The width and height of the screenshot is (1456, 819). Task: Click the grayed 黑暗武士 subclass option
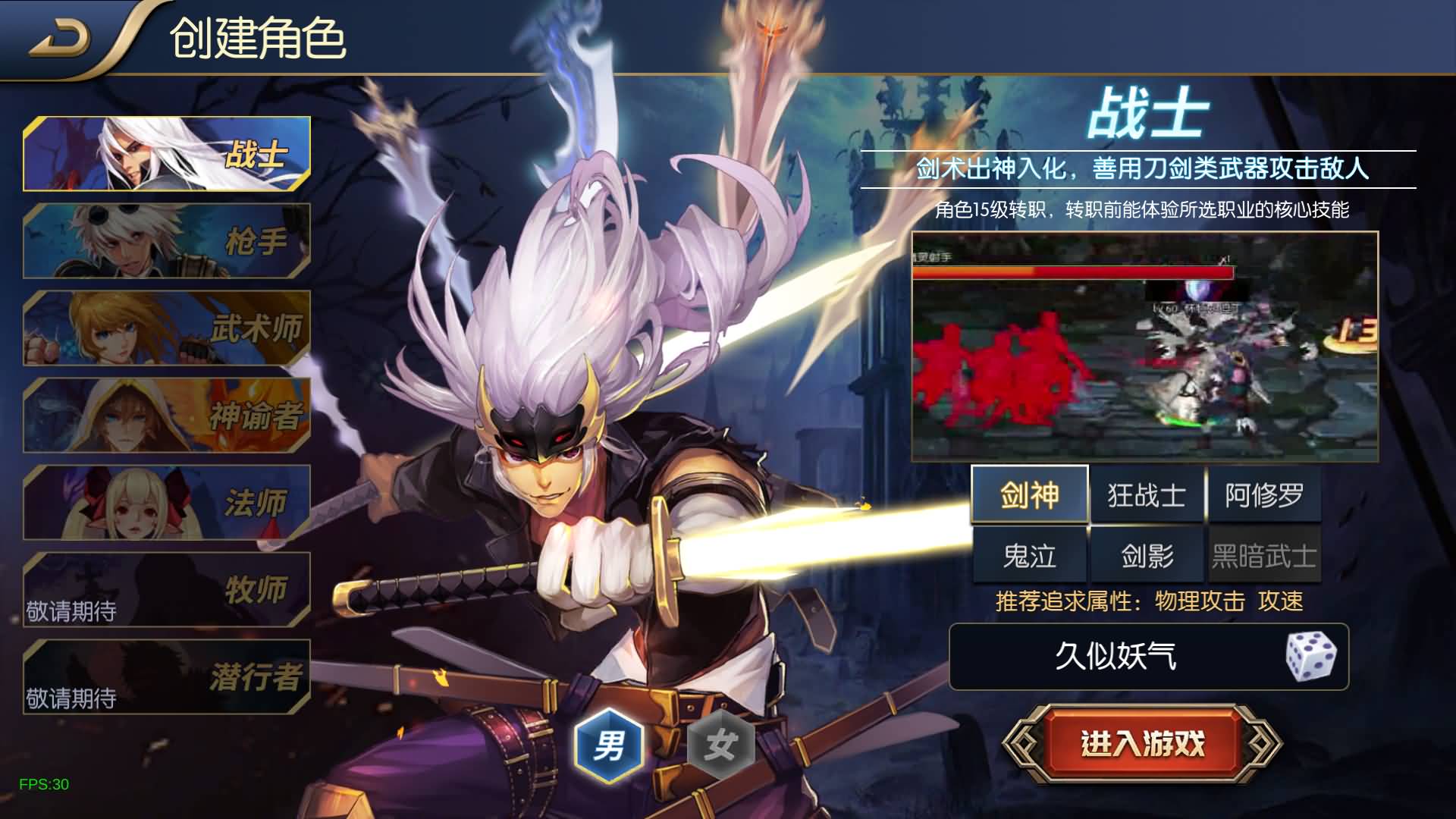coord(1264,554)
